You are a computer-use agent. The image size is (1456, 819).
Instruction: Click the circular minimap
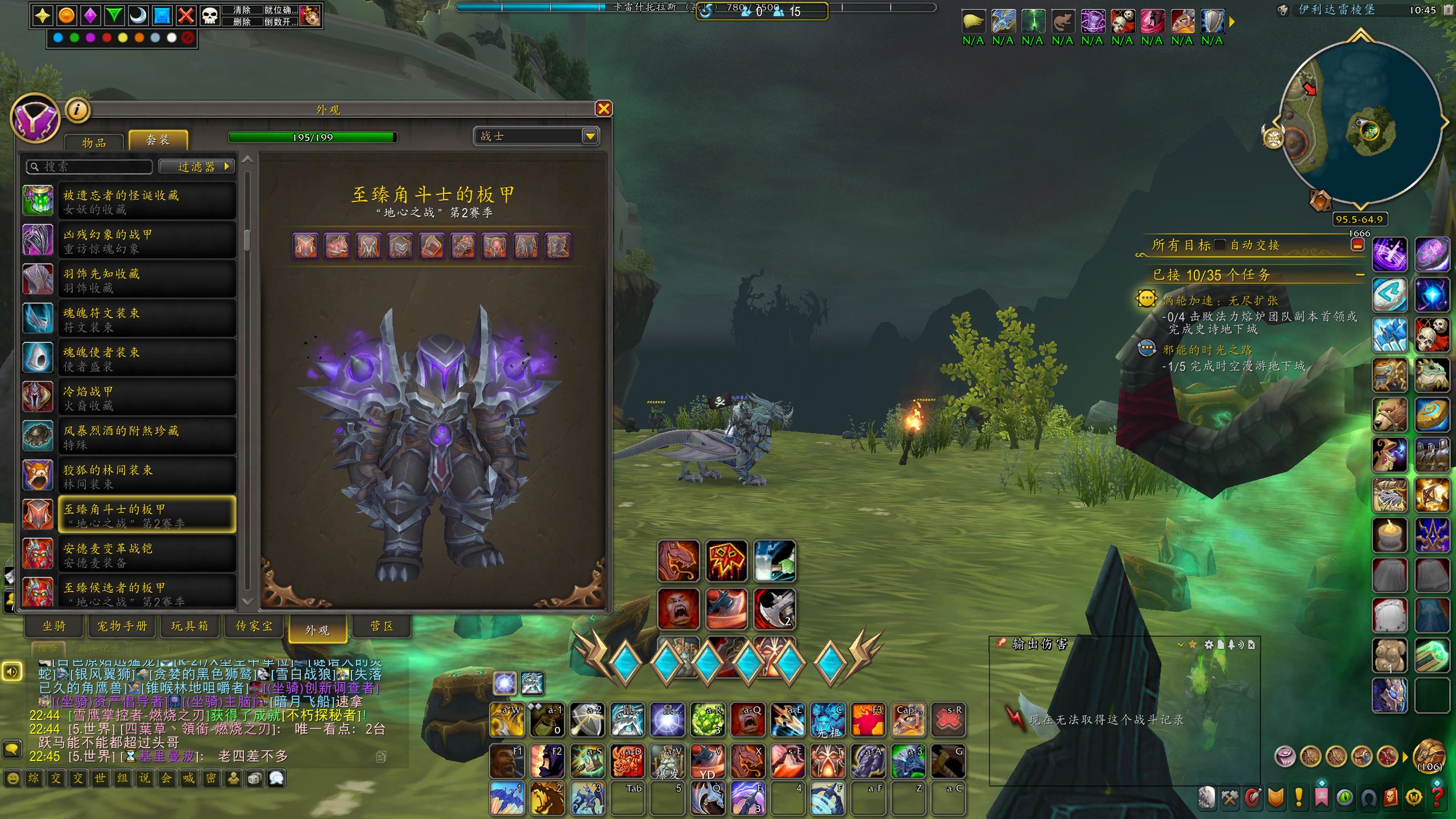tap(1359, 122)
